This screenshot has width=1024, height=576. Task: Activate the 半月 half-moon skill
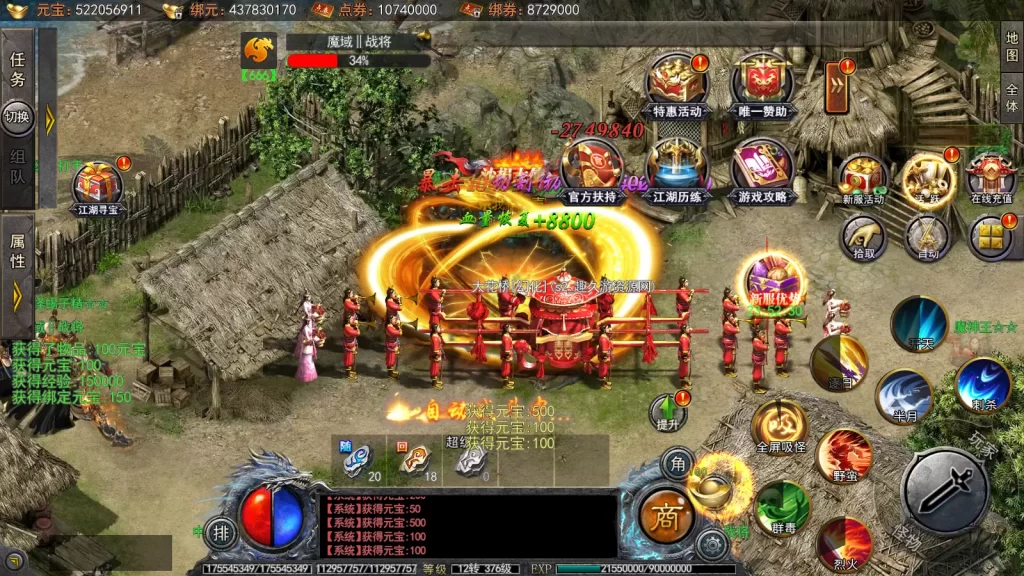904,396
